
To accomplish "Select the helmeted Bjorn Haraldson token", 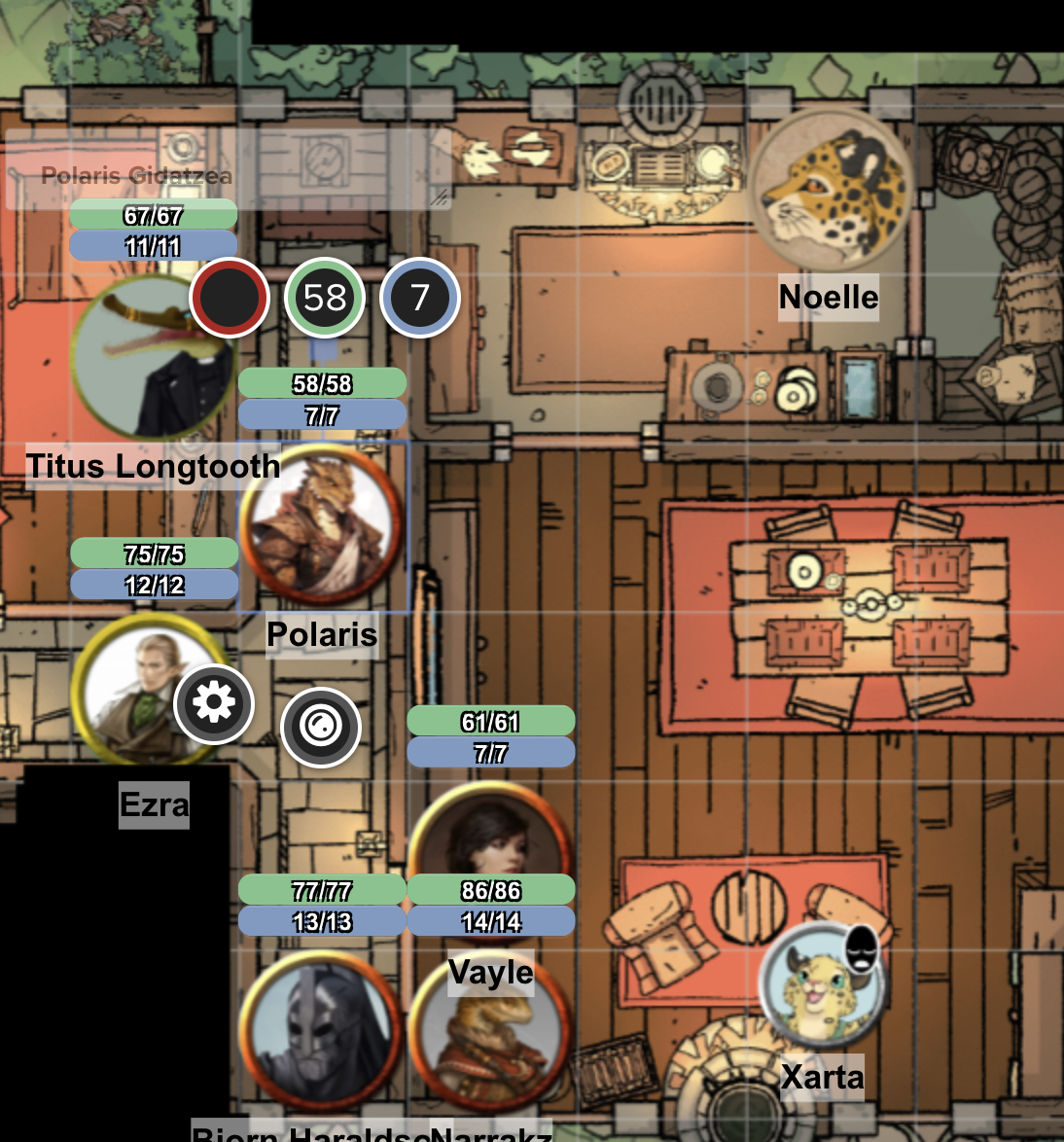I will 321,1031.
